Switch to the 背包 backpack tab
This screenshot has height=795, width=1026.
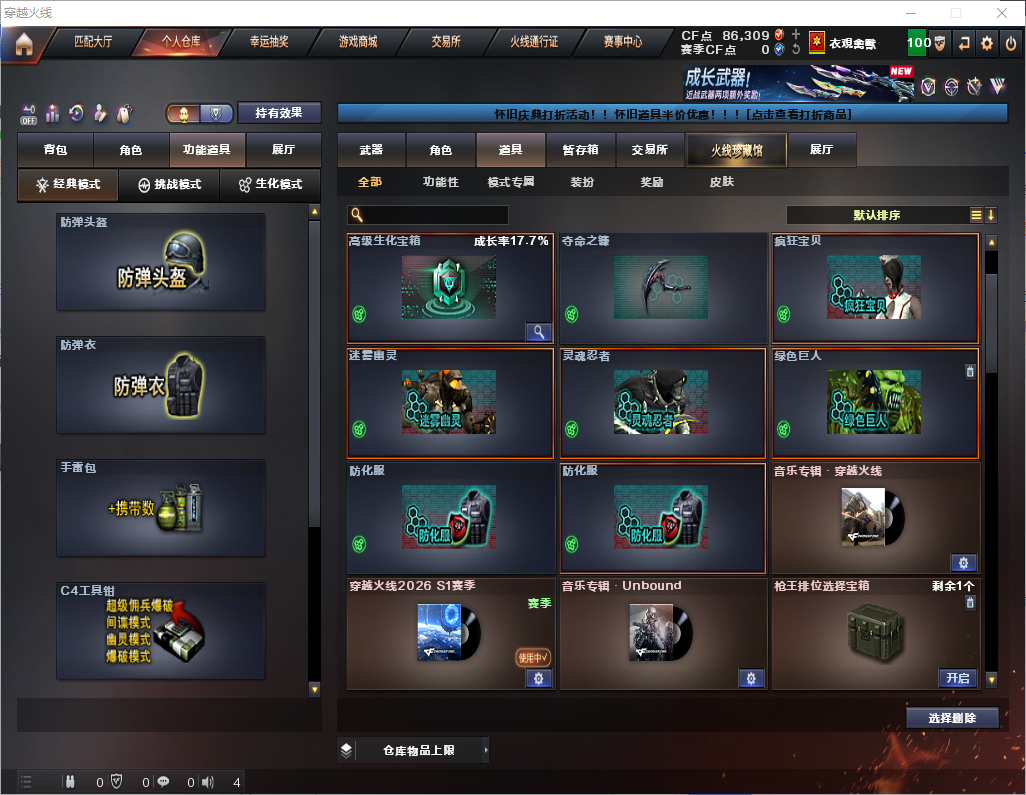click(55, 150)
